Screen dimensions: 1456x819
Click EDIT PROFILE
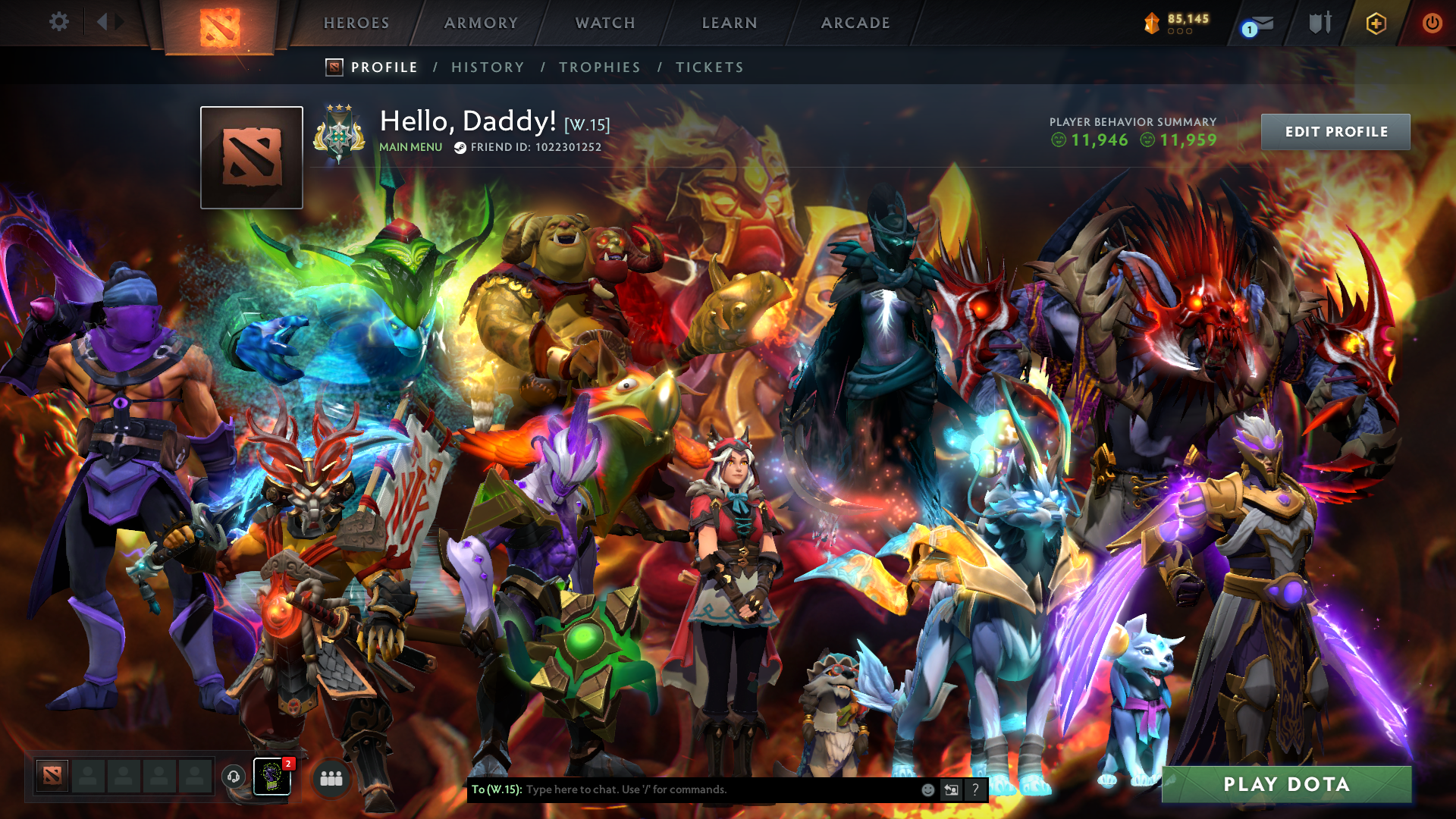coord(1336,130)
